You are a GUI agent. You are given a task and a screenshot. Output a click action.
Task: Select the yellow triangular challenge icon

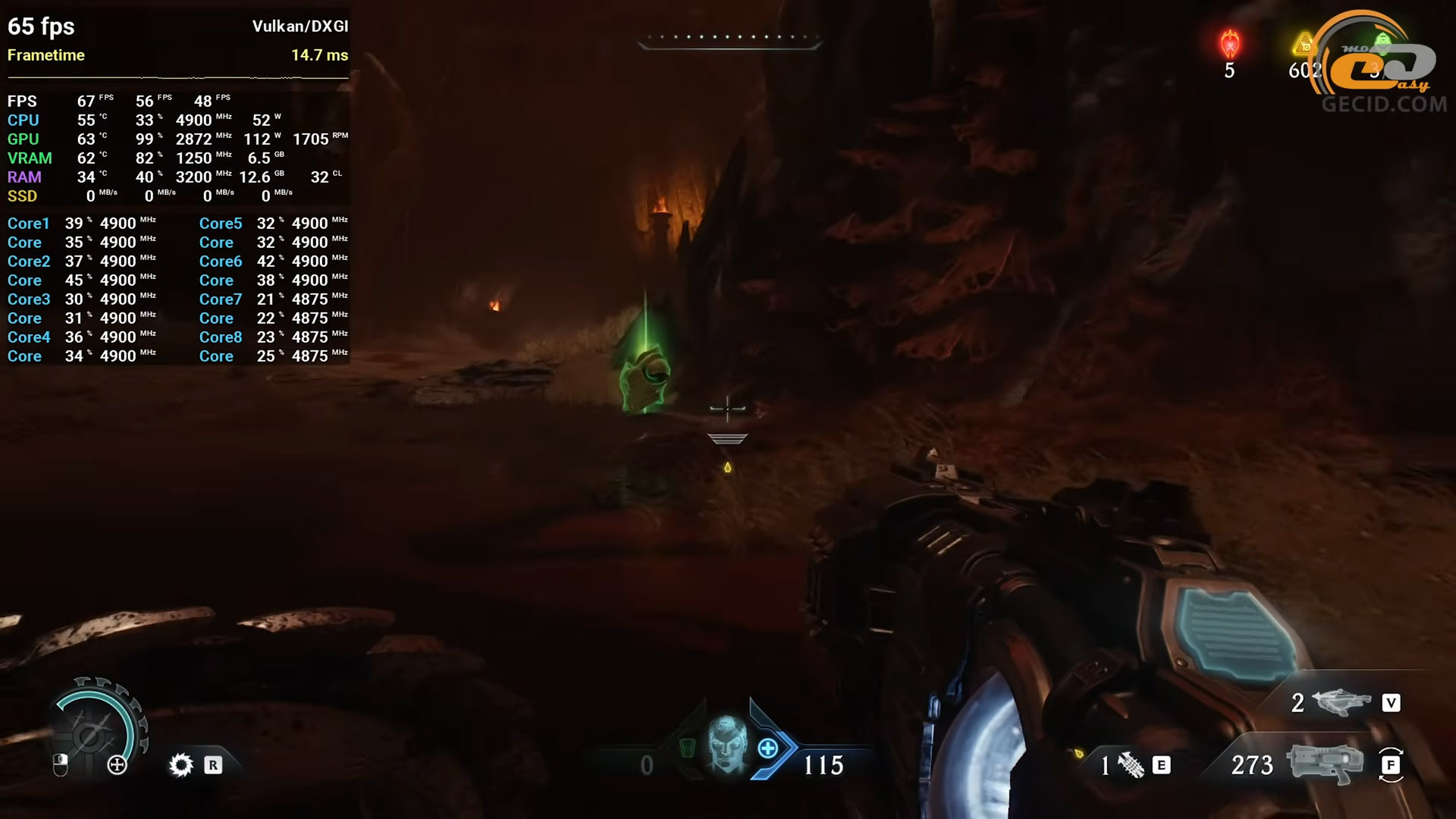1304,45
